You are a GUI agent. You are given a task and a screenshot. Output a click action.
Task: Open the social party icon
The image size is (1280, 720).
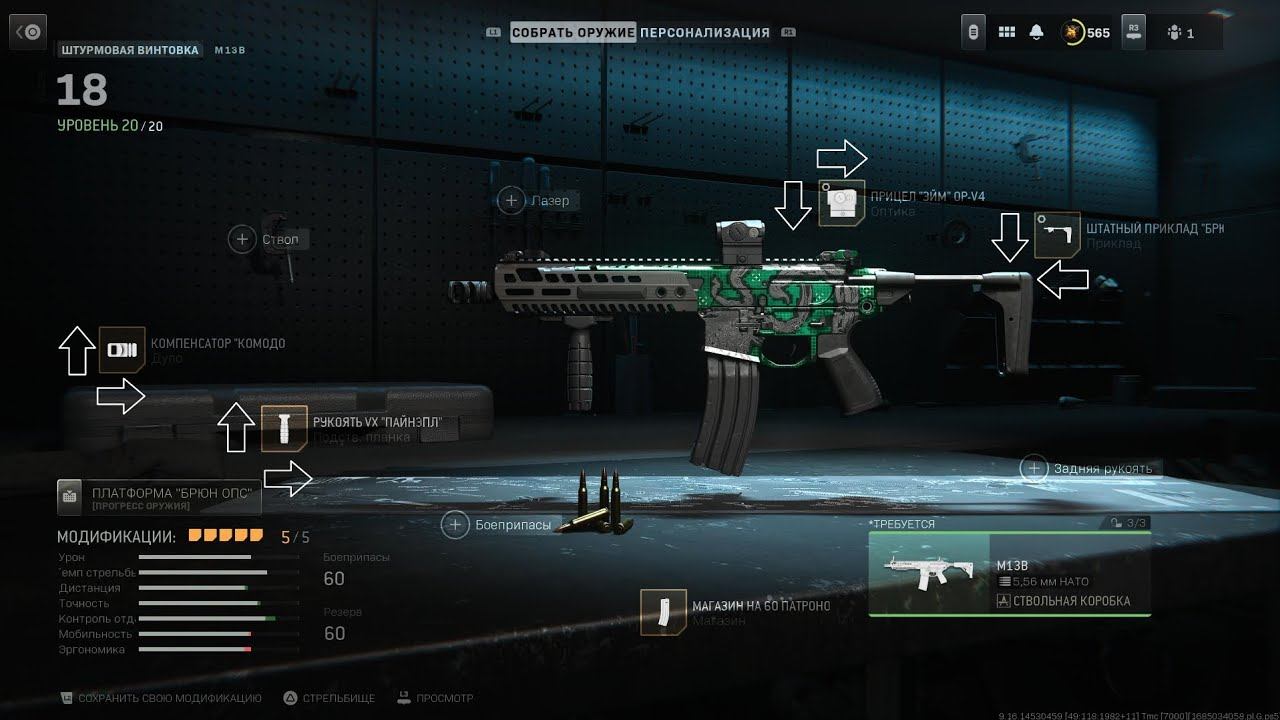1179,33
